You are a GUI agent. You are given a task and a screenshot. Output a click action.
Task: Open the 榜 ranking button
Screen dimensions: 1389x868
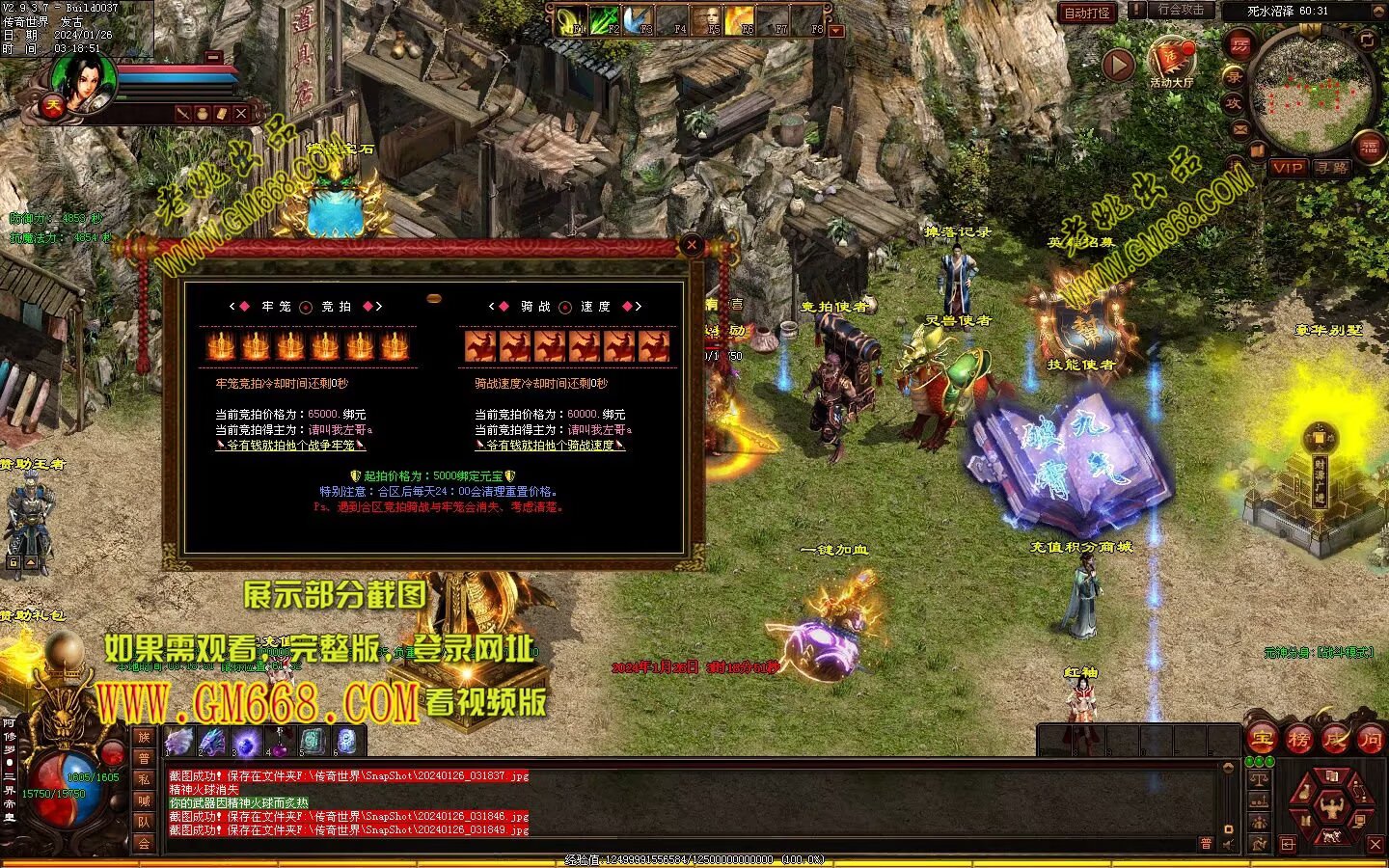coord(1298,740)
